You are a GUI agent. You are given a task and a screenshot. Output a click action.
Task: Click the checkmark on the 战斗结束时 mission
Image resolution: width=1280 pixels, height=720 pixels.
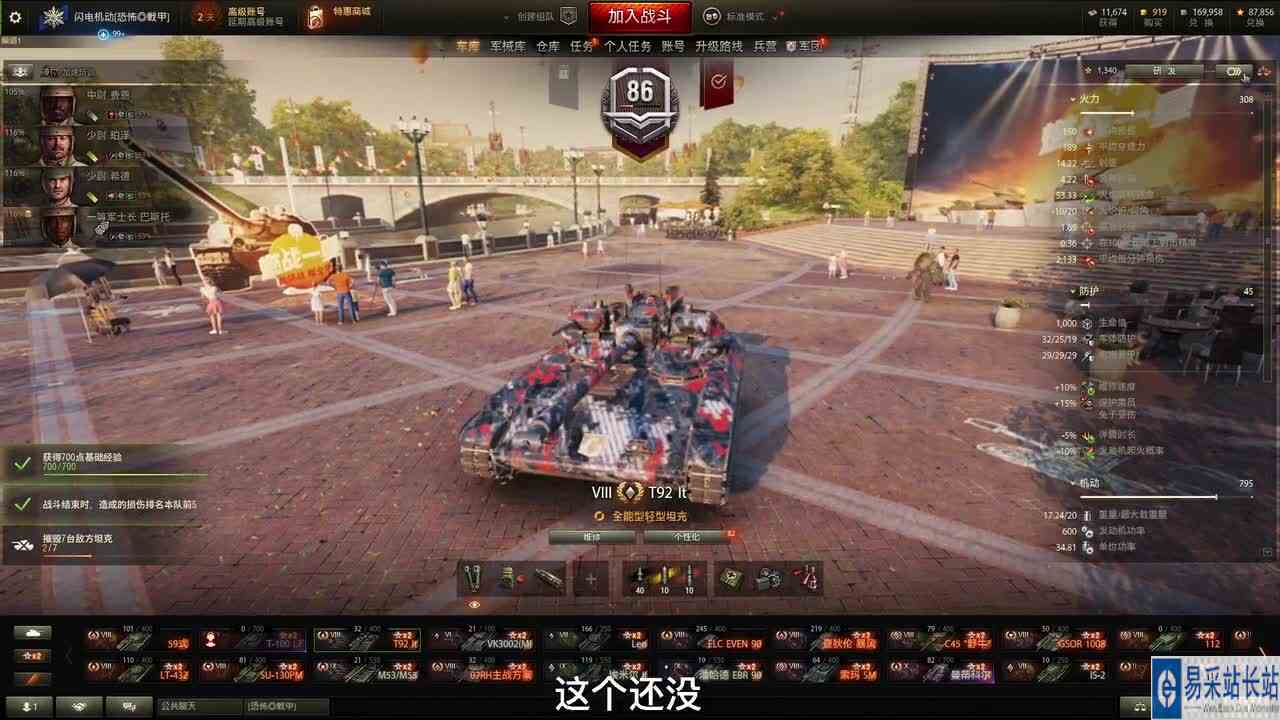(22, 503)
